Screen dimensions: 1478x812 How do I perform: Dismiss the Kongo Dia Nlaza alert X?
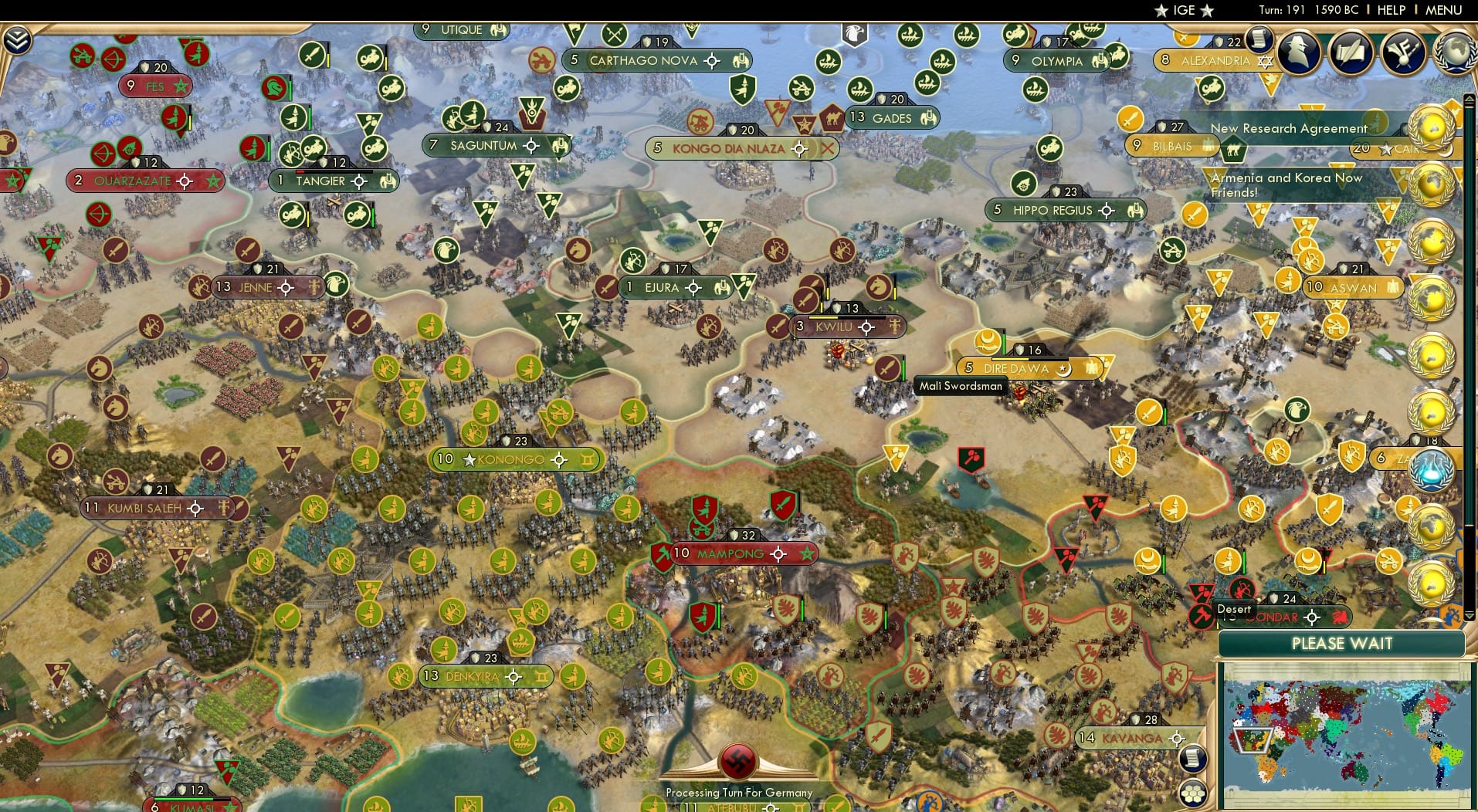pyautogui.click(x=828, y=148)
